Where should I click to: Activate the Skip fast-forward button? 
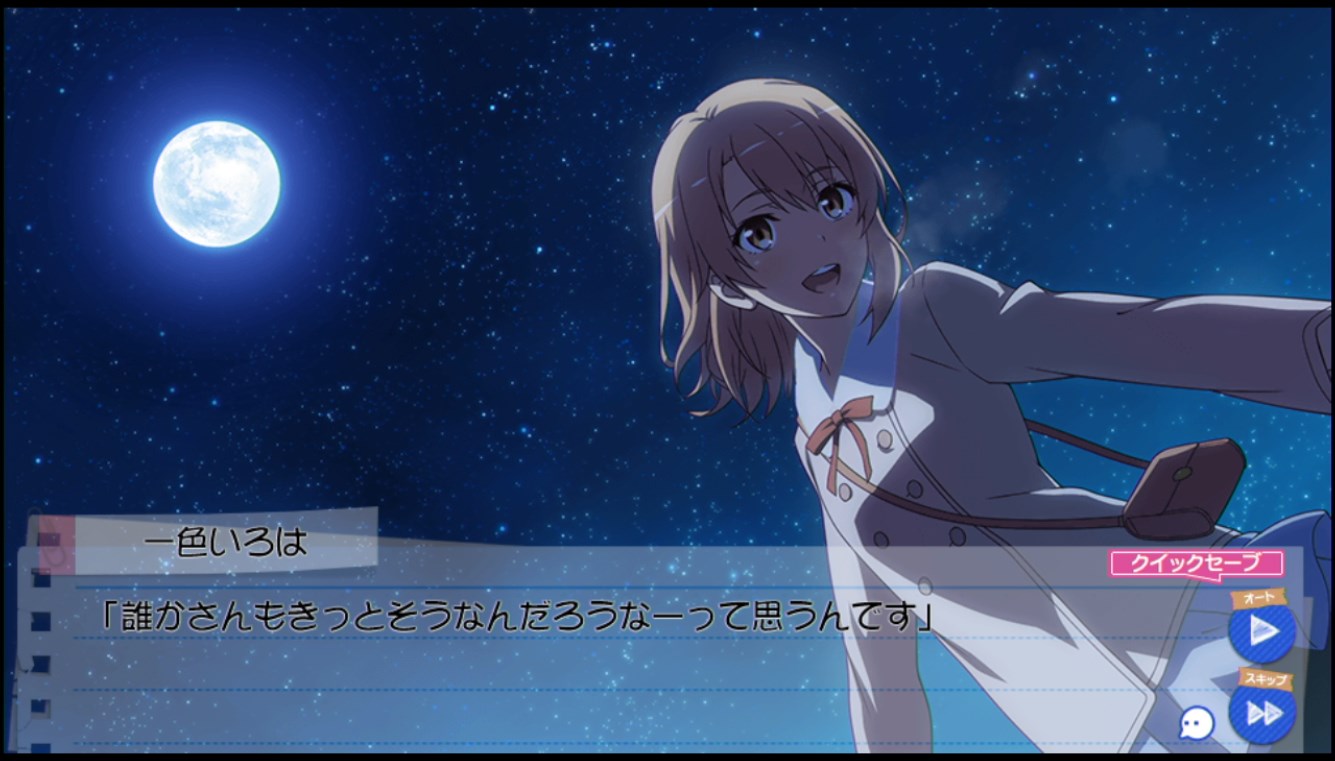coord(1263,712)
